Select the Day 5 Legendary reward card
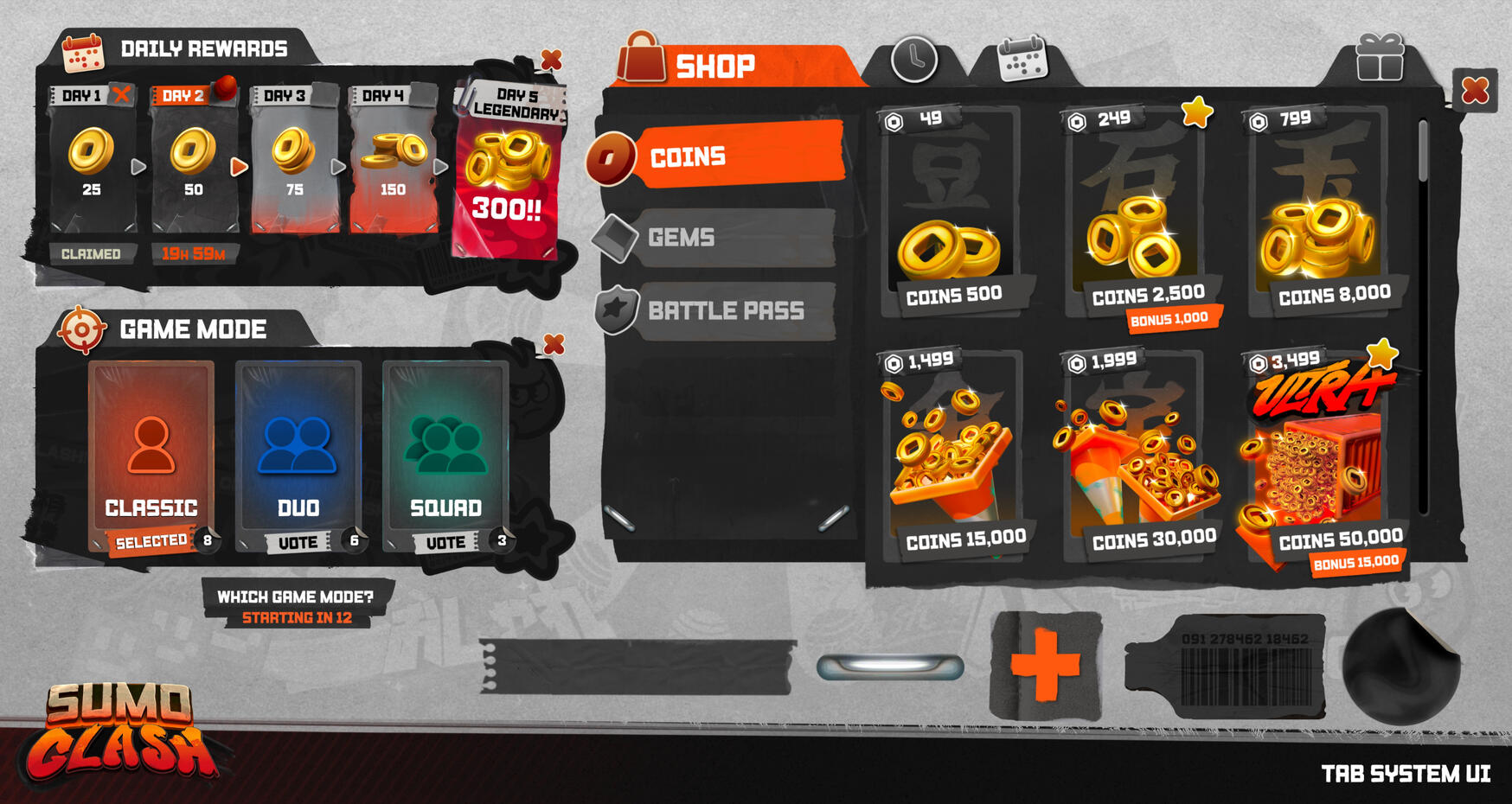Image resolution: width=1512 pixels, height=804 pixels. [x=507, y=173]
